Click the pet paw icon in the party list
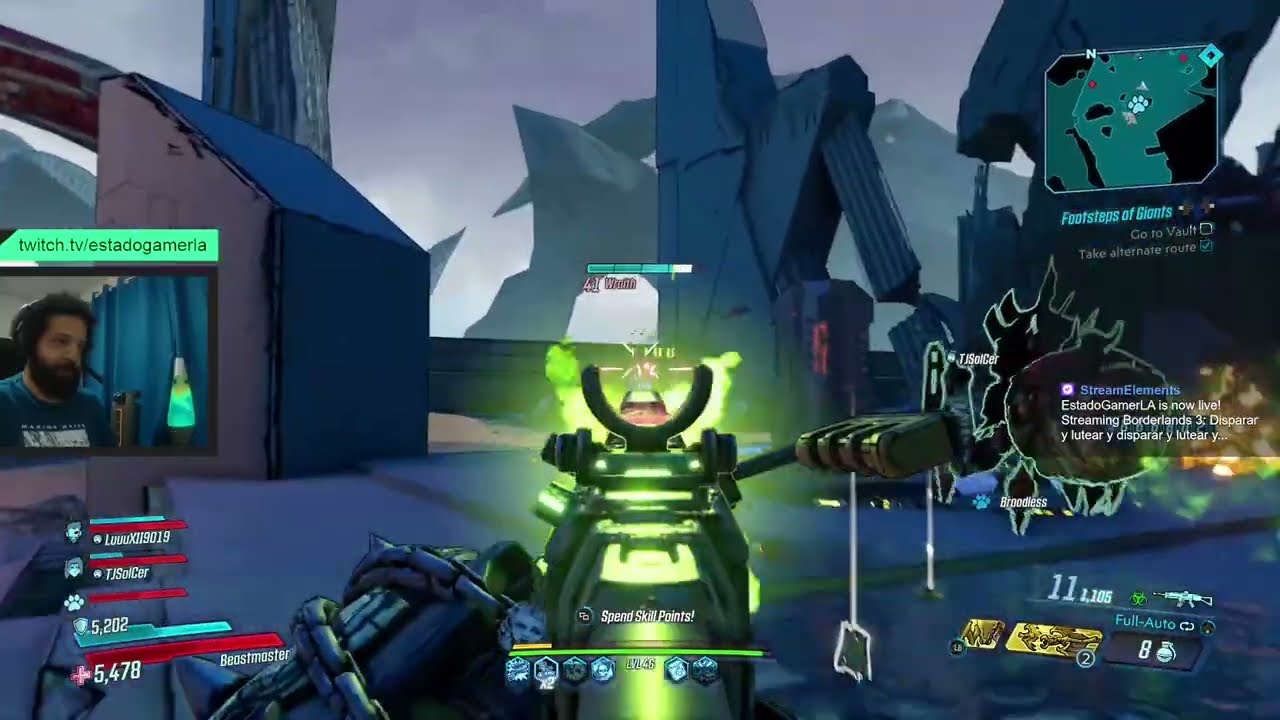 (x=74, y=602)
